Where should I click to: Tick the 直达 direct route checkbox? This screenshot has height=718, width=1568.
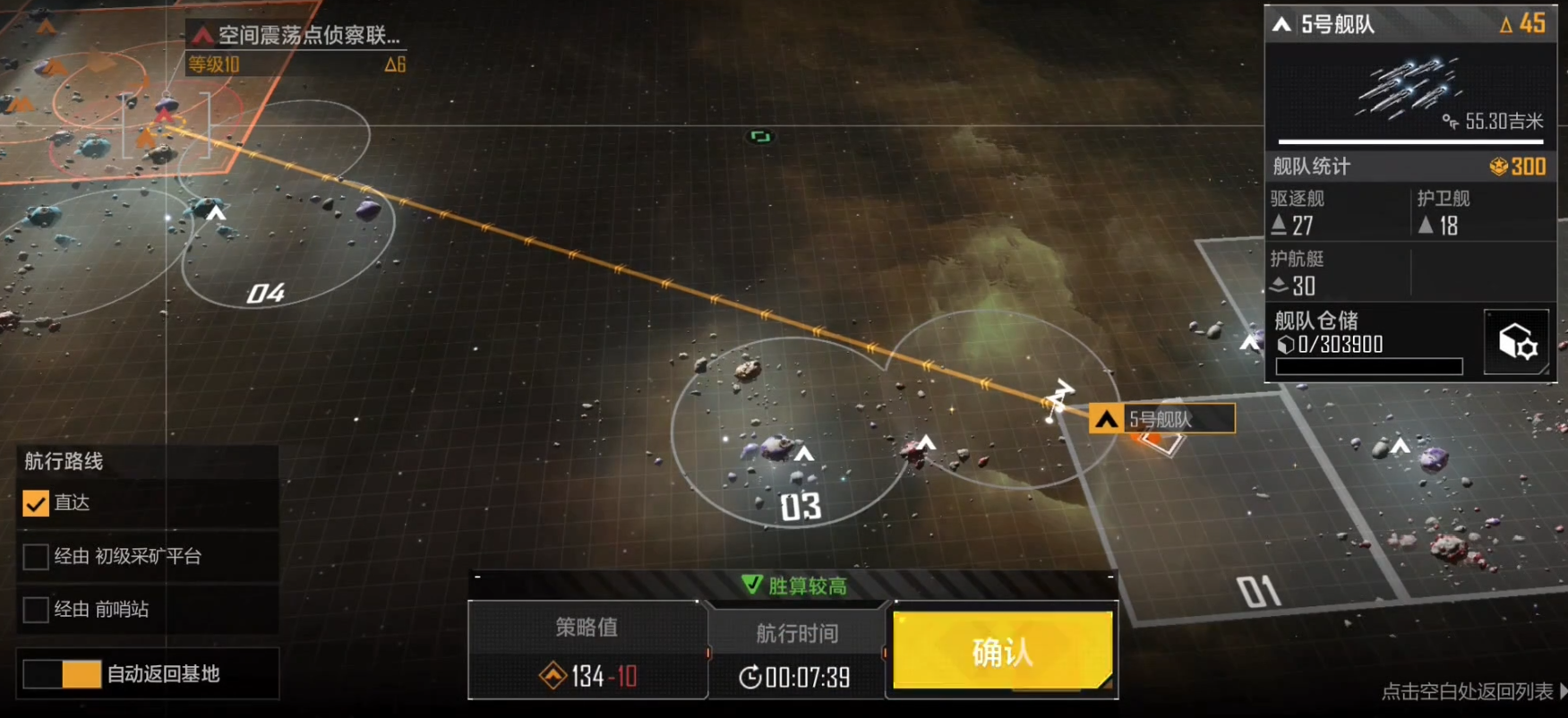[36, 503]
